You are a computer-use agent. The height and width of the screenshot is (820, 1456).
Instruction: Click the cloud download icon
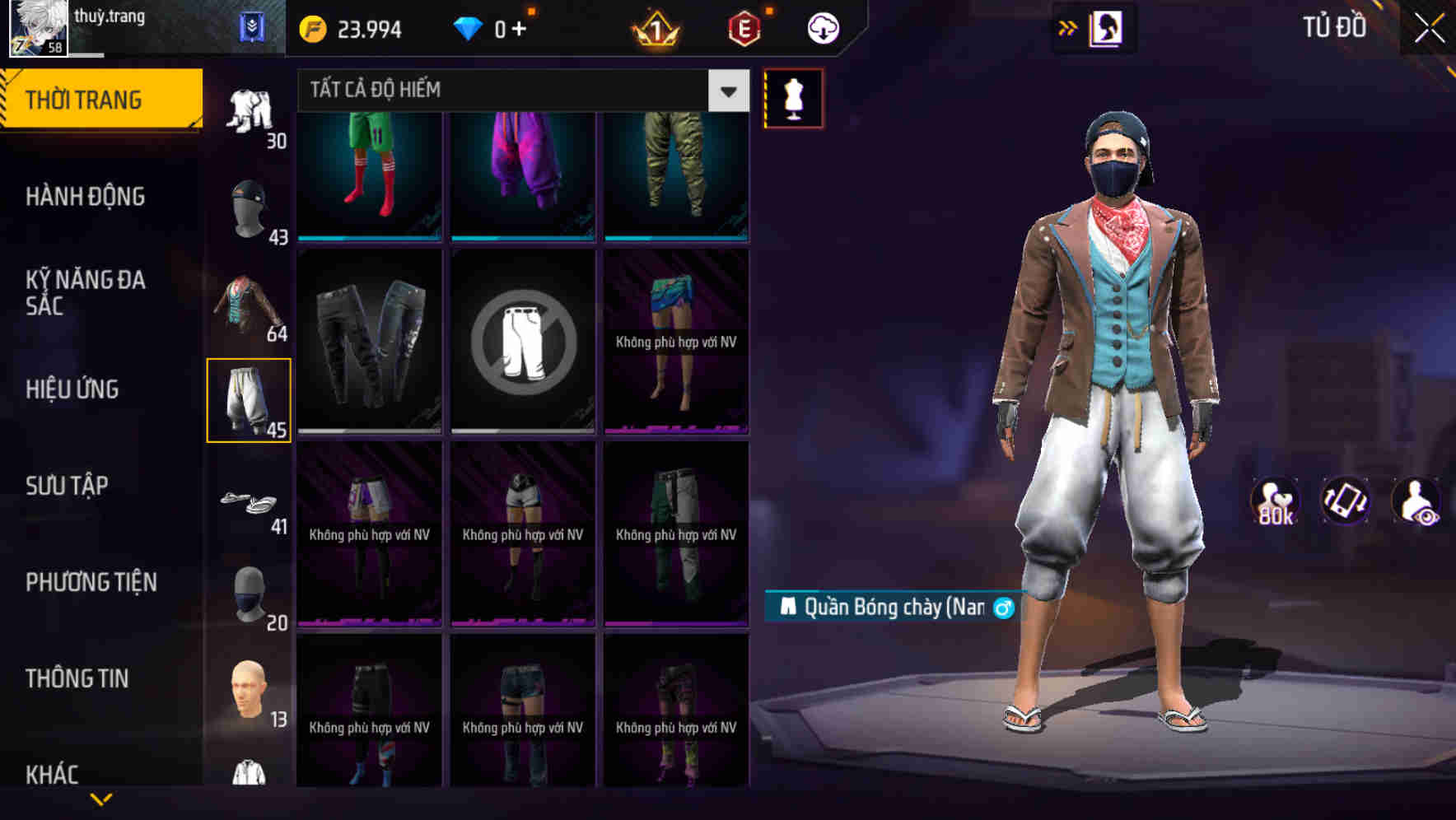pyautogui.click(x=821, y=27)
